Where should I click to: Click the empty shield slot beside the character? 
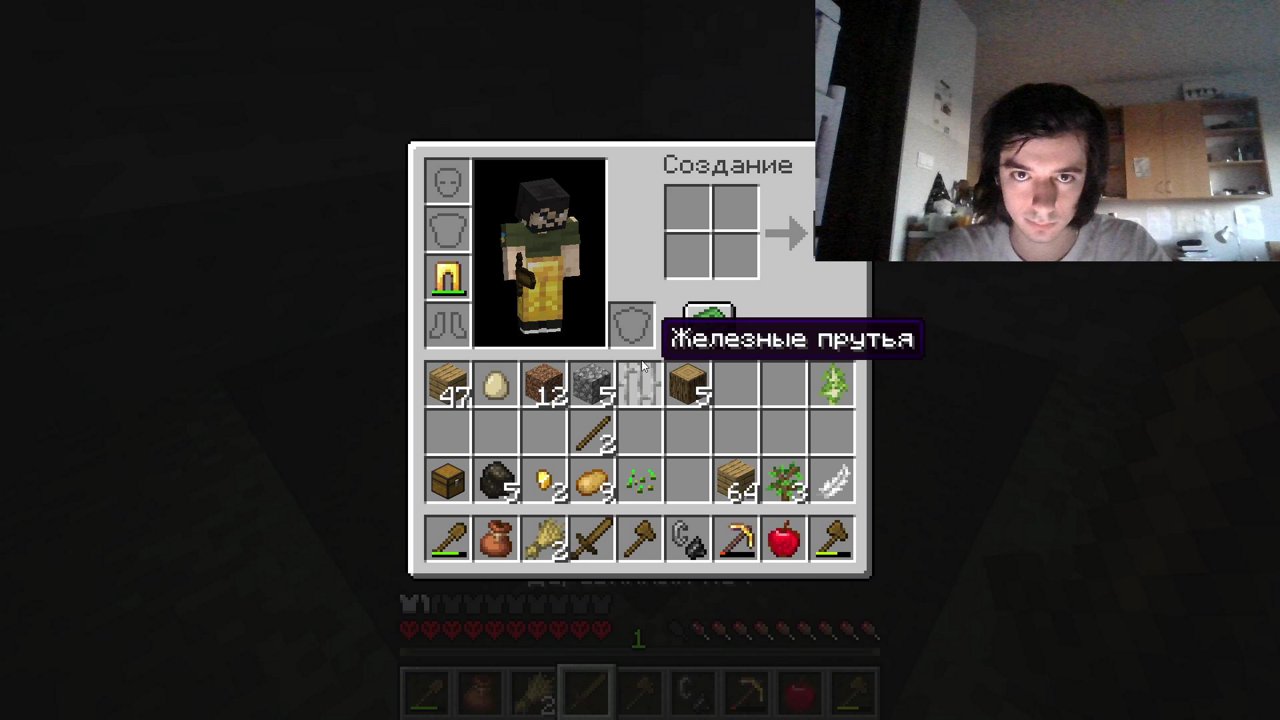click(631, 325)
